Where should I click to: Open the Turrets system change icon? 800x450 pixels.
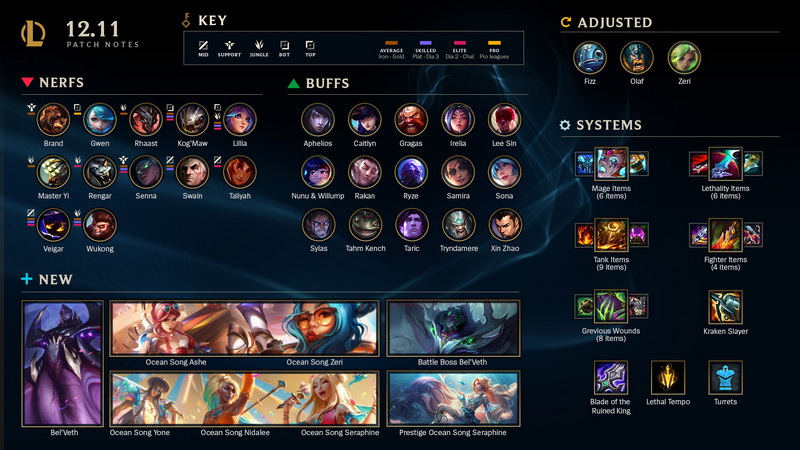(725, 378)
